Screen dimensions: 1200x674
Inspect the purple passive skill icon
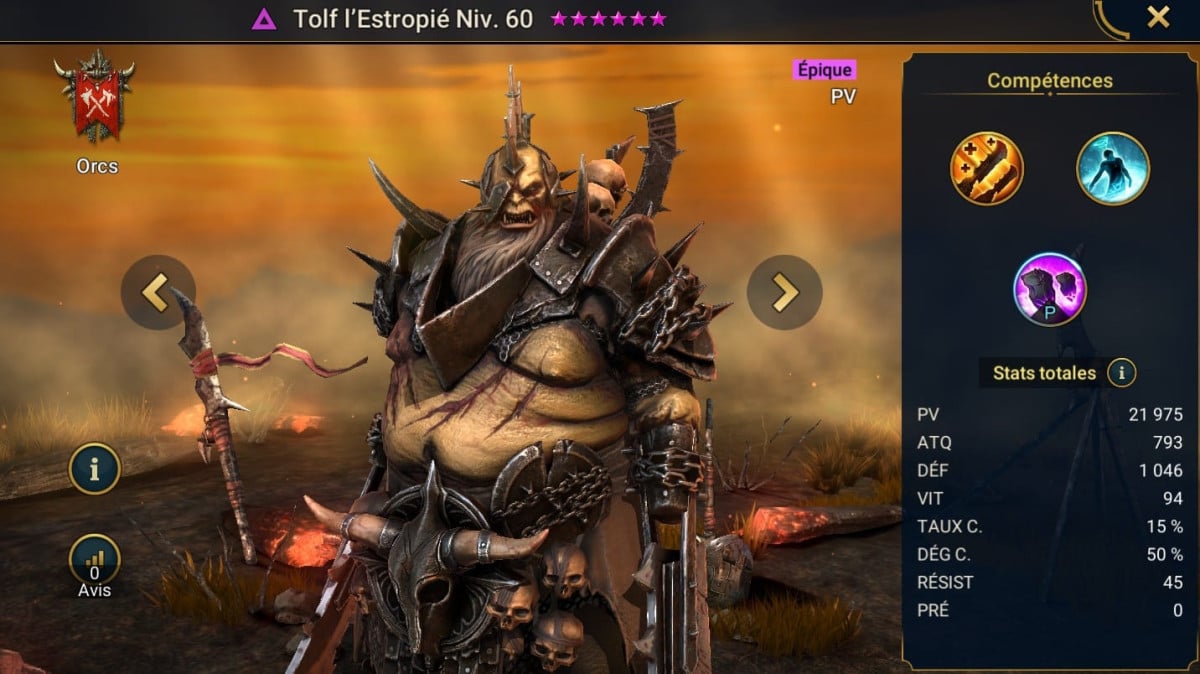(1049, 289)
